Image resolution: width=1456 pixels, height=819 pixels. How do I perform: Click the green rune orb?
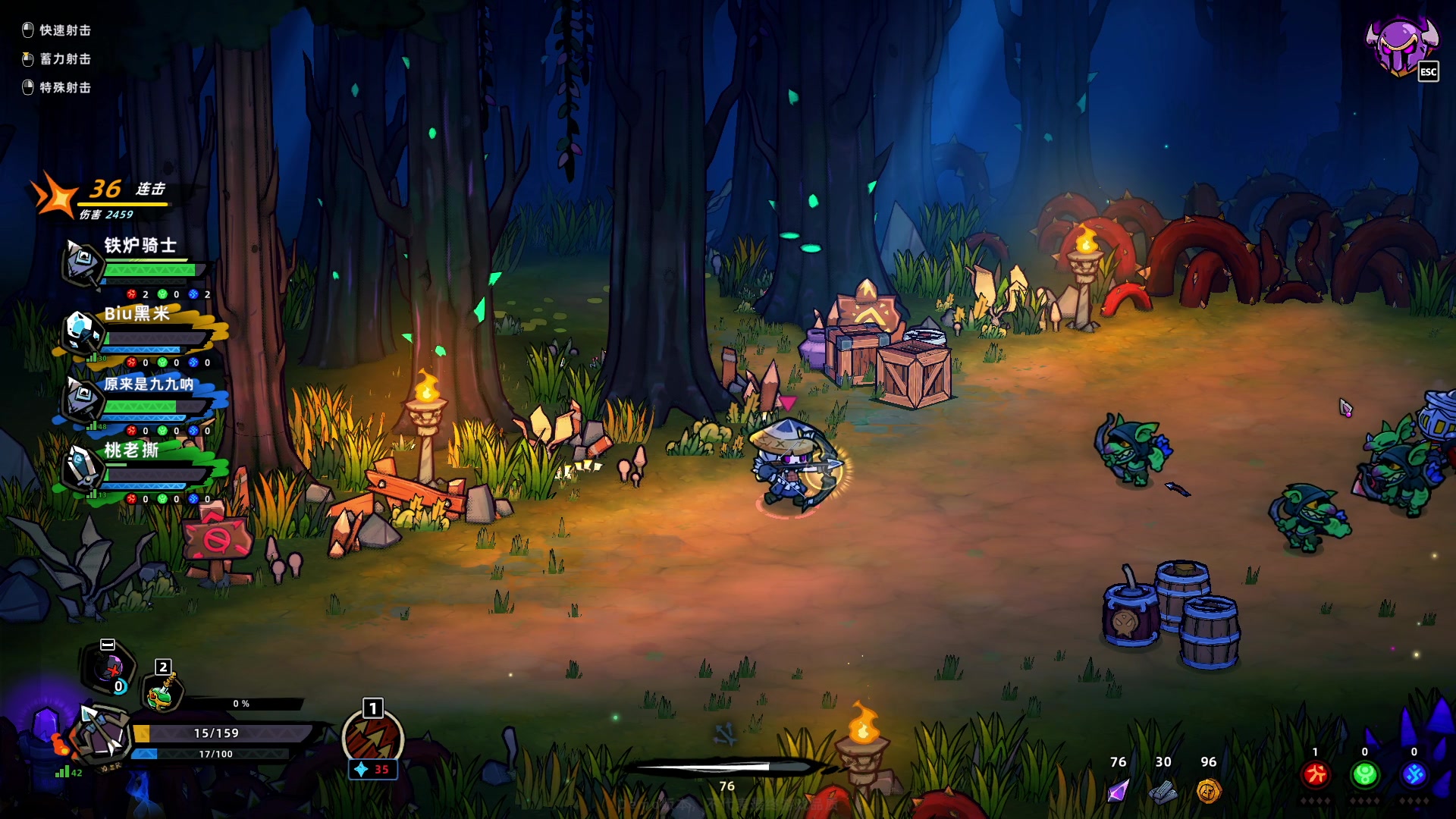tap(1365, 774)
